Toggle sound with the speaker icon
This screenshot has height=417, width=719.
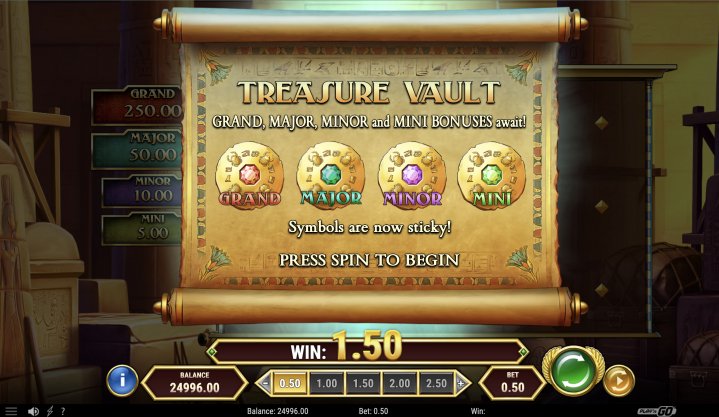(x=33, y=410)
